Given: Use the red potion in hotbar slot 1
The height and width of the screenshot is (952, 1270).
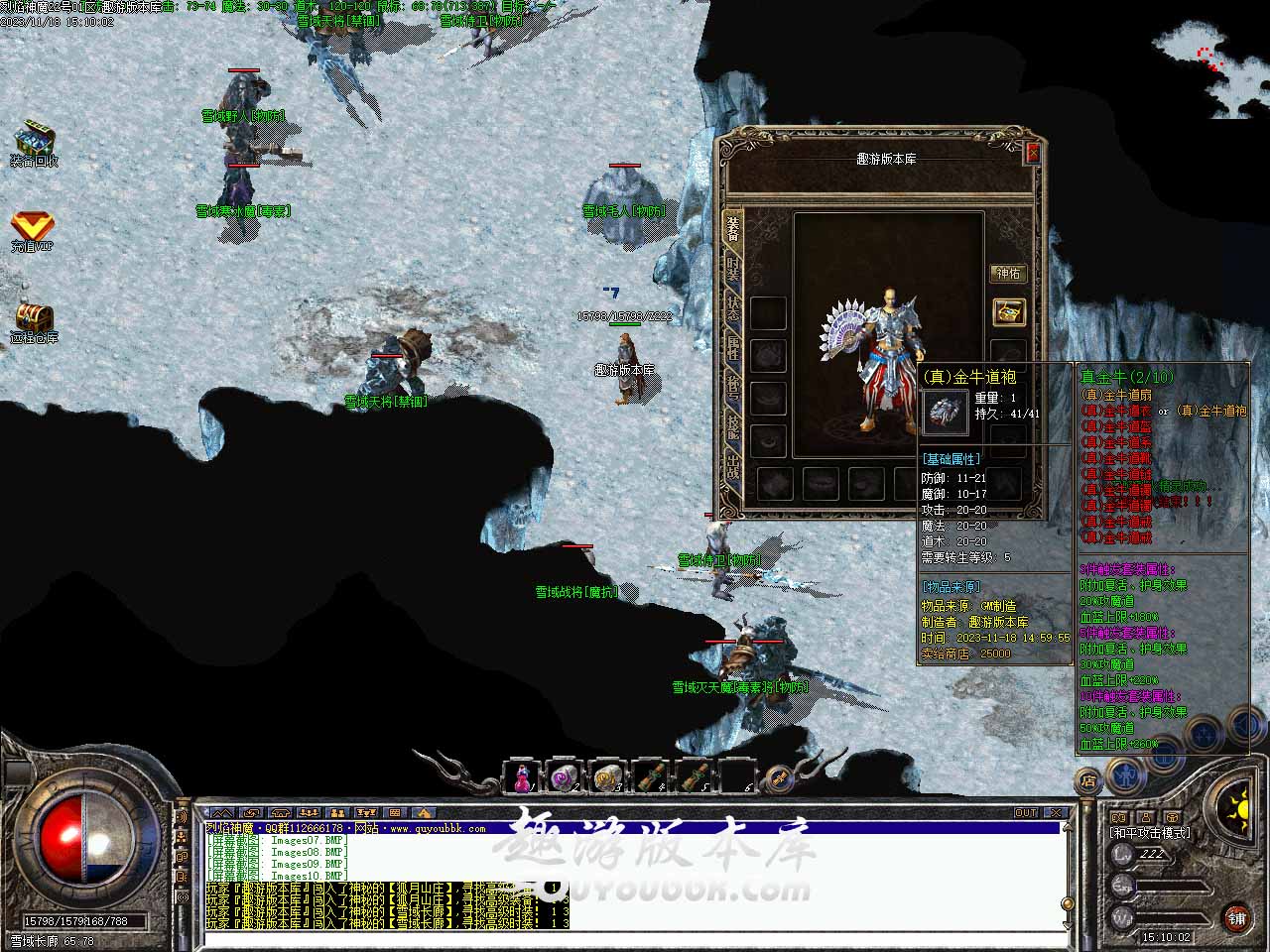Looking at the screenshot, I should pos(521,778).
